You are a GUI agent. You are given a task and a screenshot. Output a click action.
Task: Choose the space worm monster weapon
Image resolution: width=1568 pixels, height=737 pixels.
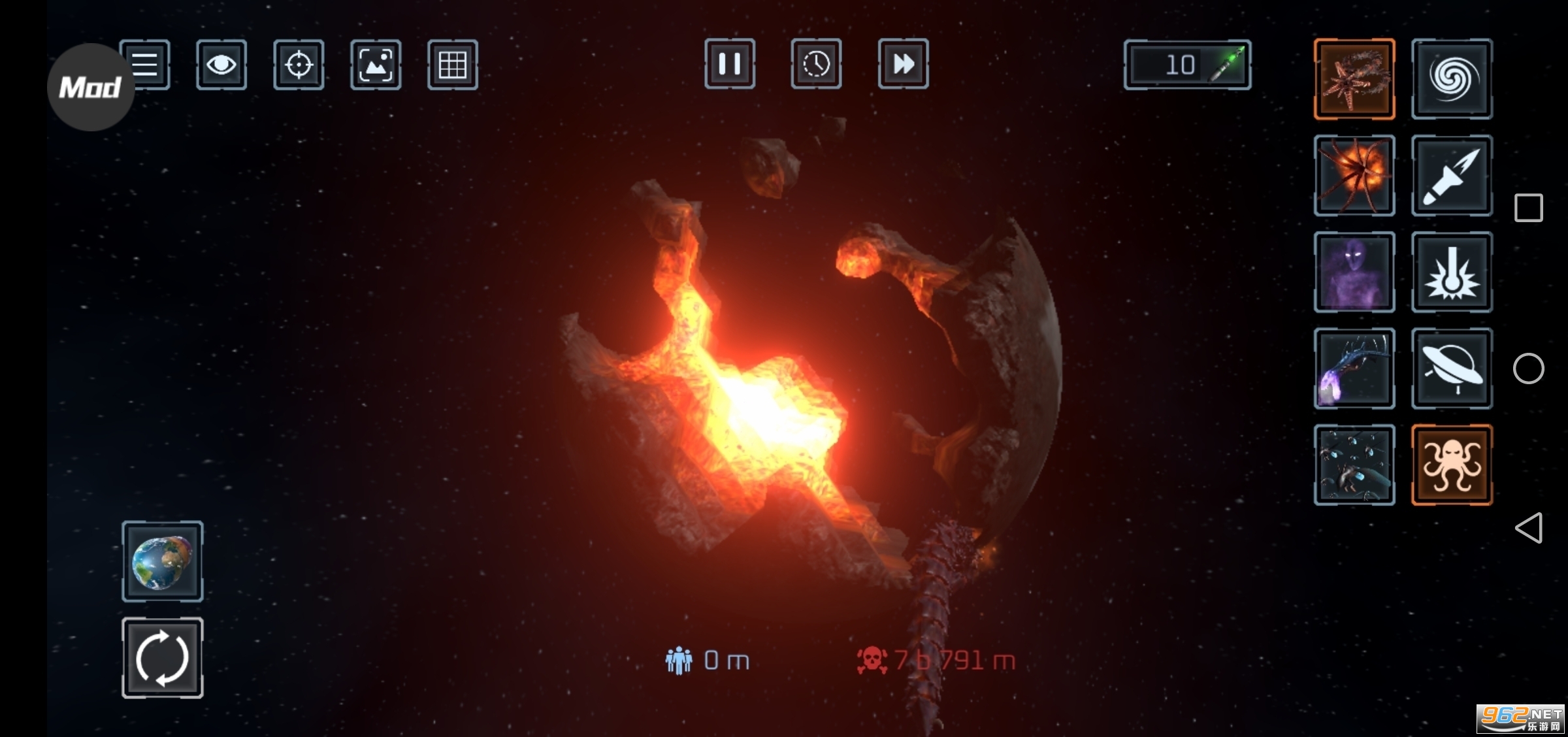tap(1354, 79)
